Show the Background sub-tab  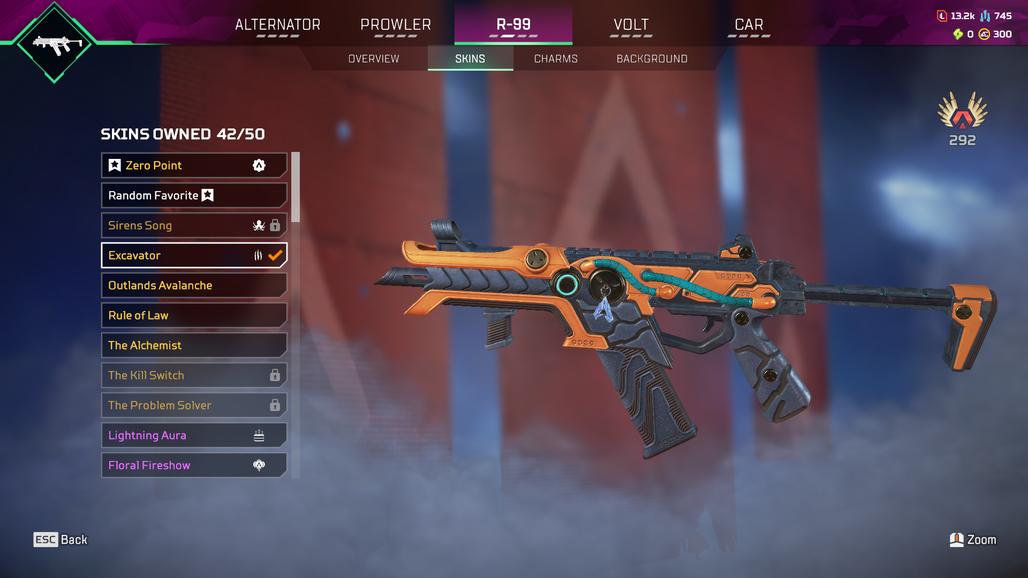(651, 59)
